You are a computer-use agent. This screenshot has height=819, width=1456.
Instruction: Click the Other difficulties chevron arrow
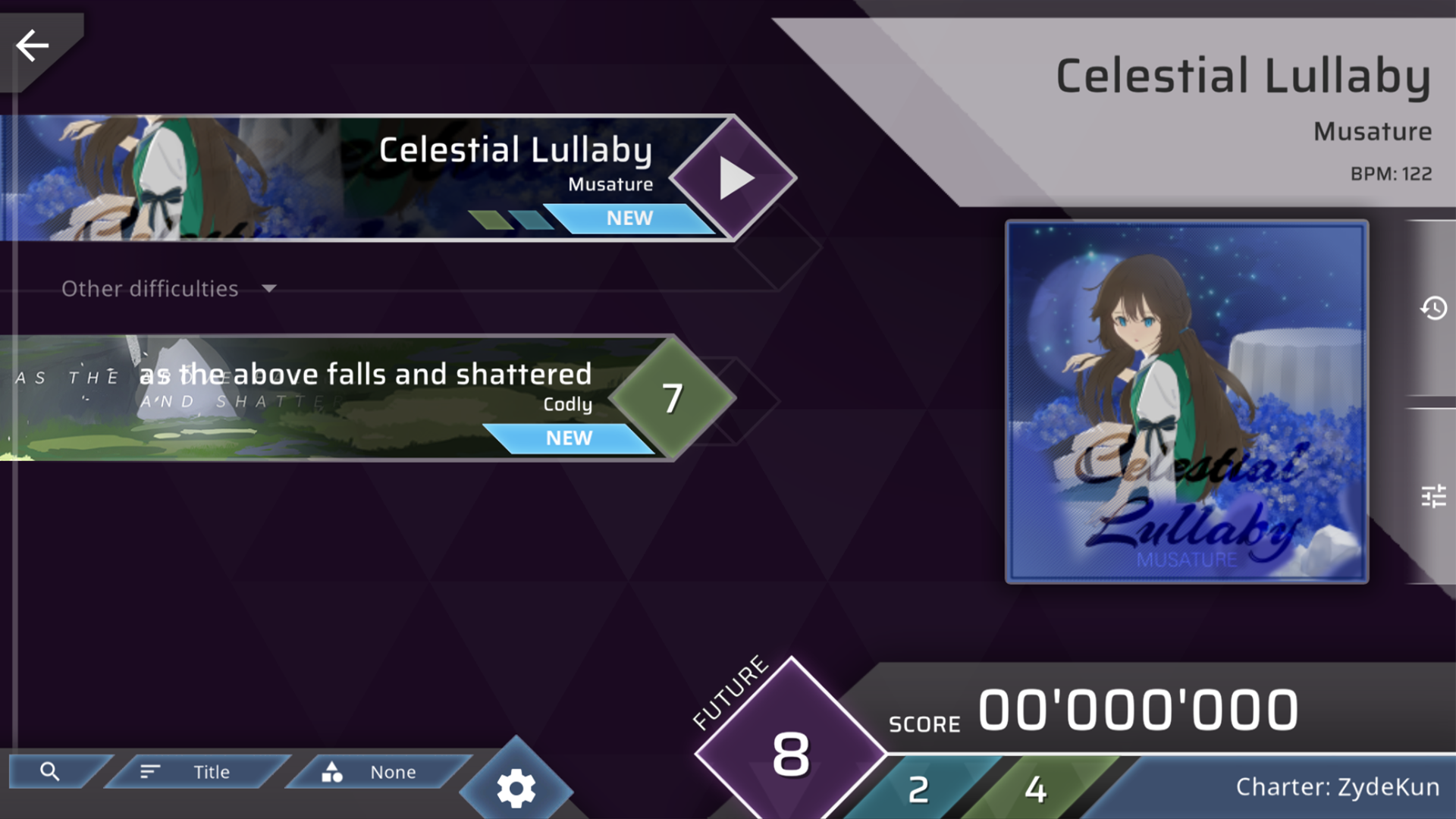268,289
